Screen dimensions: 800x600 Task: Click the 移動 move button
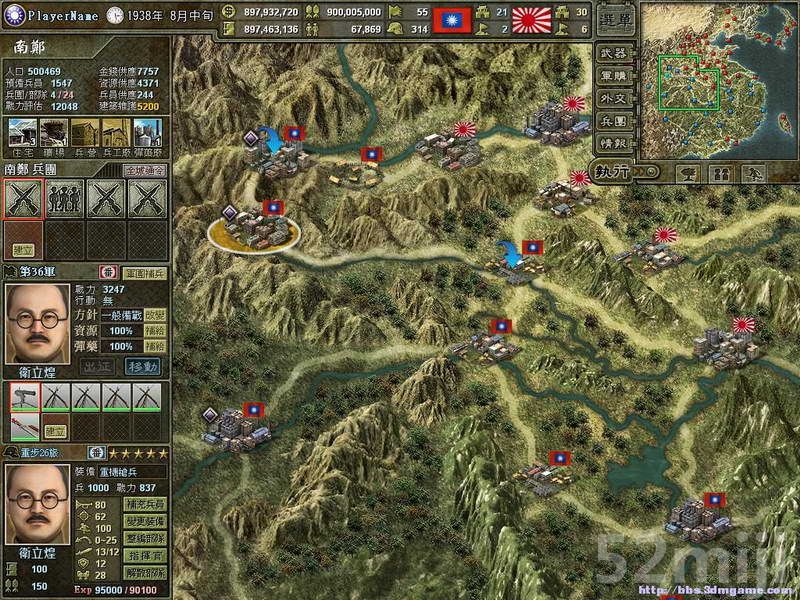[142, 366]
